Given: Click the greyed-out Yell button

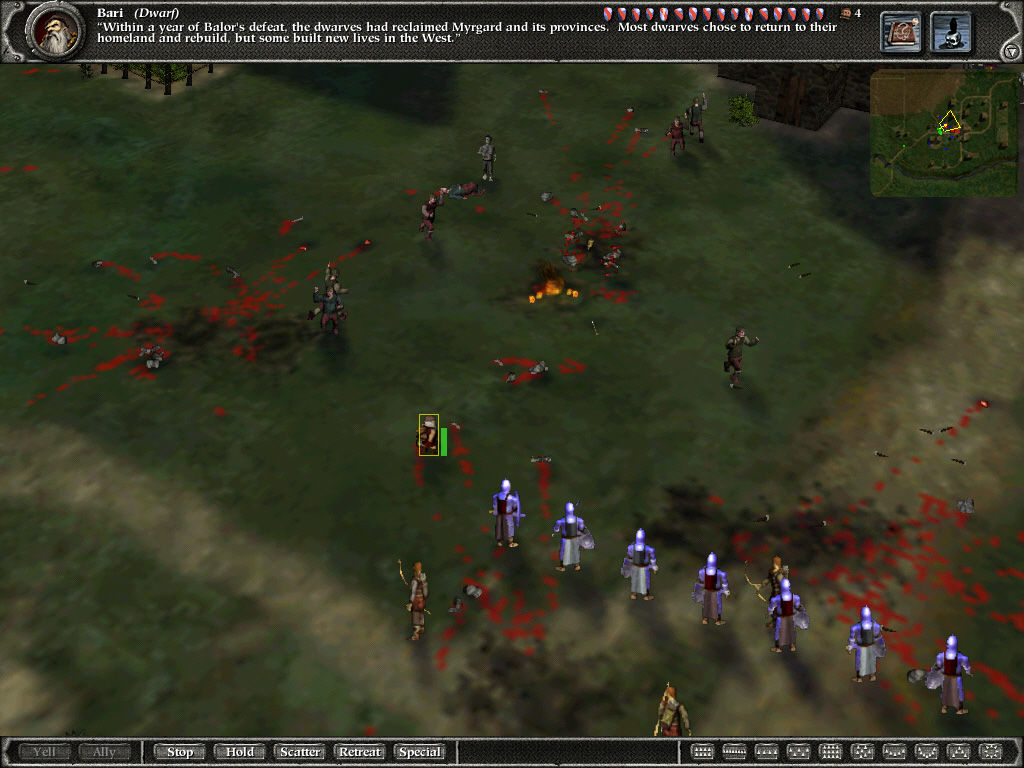Looking at the screenshot, I should click(x=45, y=752).
